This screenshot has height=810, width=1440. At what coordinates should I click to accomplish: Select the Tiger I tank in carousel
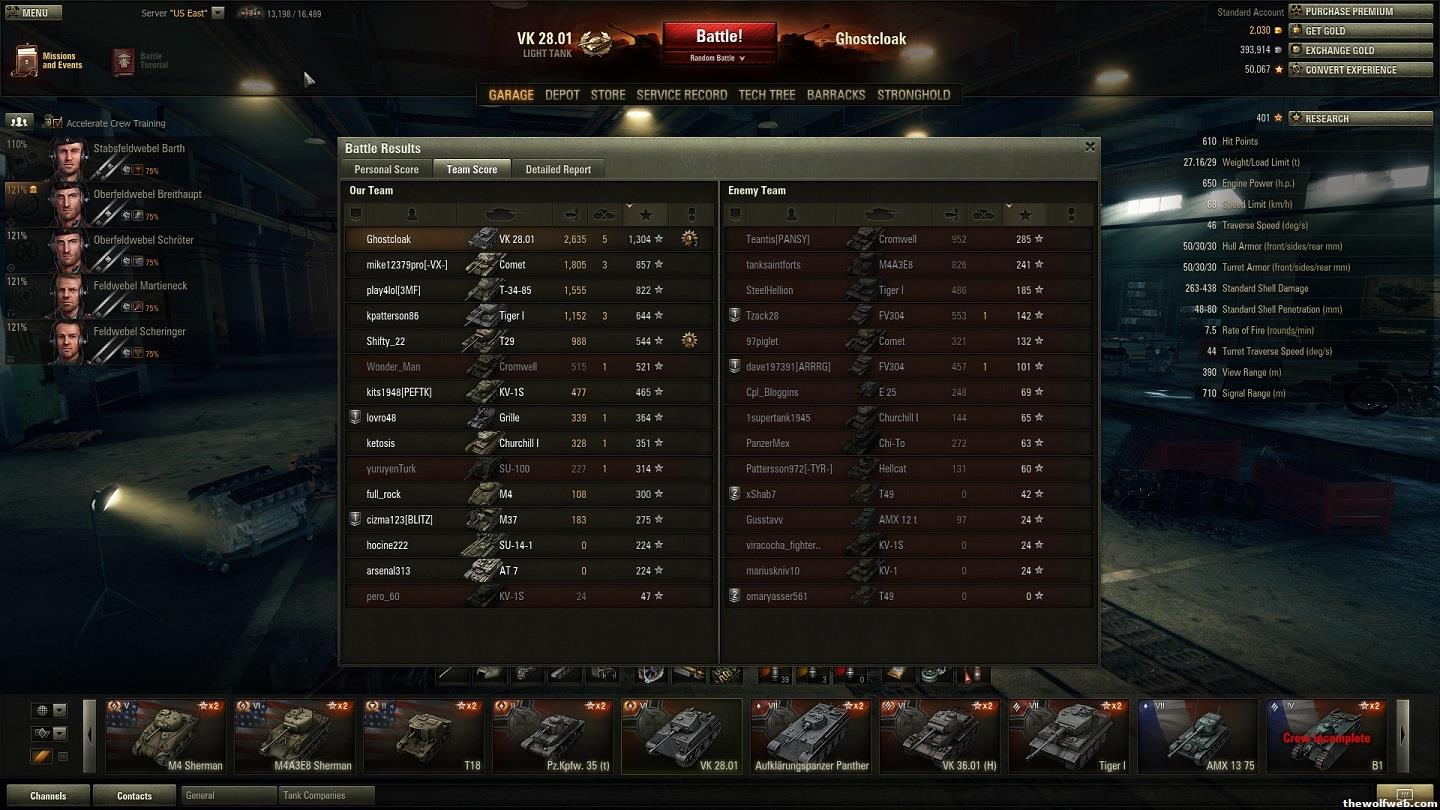pos(1068,737)
